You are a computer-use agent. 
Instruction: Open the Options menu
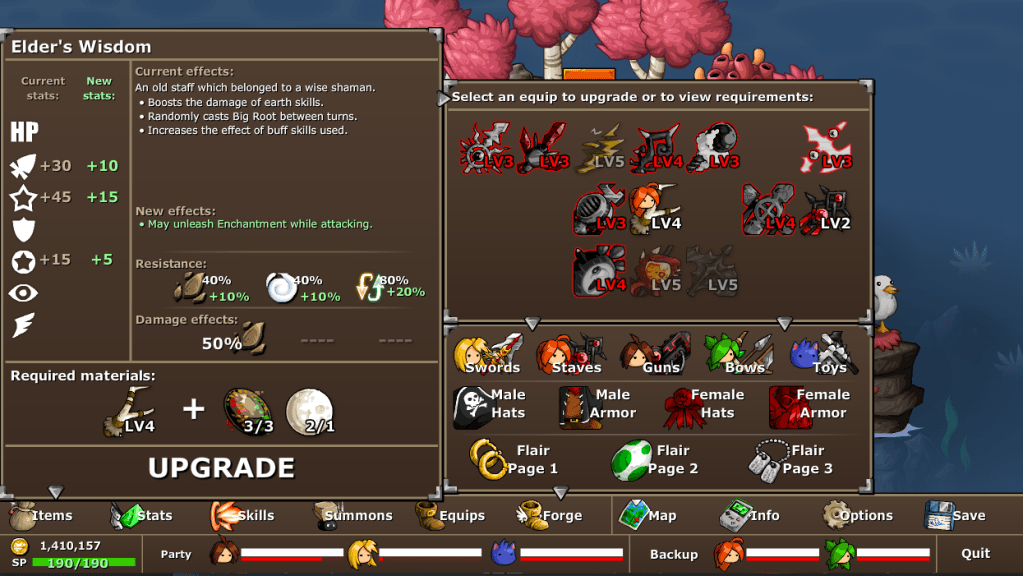coord(857,515)
